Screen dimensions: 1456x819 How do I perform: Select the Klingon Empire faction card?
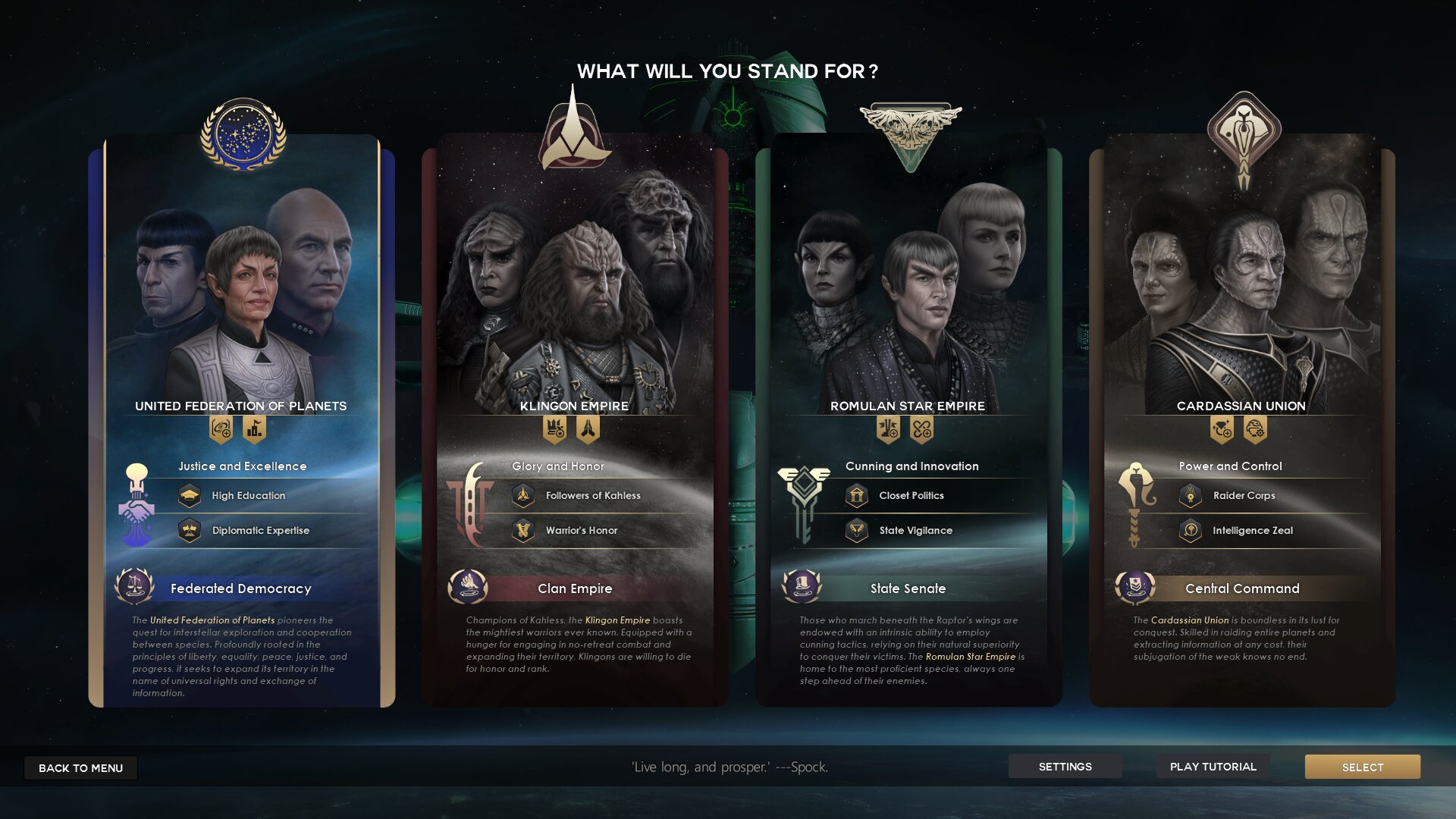(x=574, y=303)
